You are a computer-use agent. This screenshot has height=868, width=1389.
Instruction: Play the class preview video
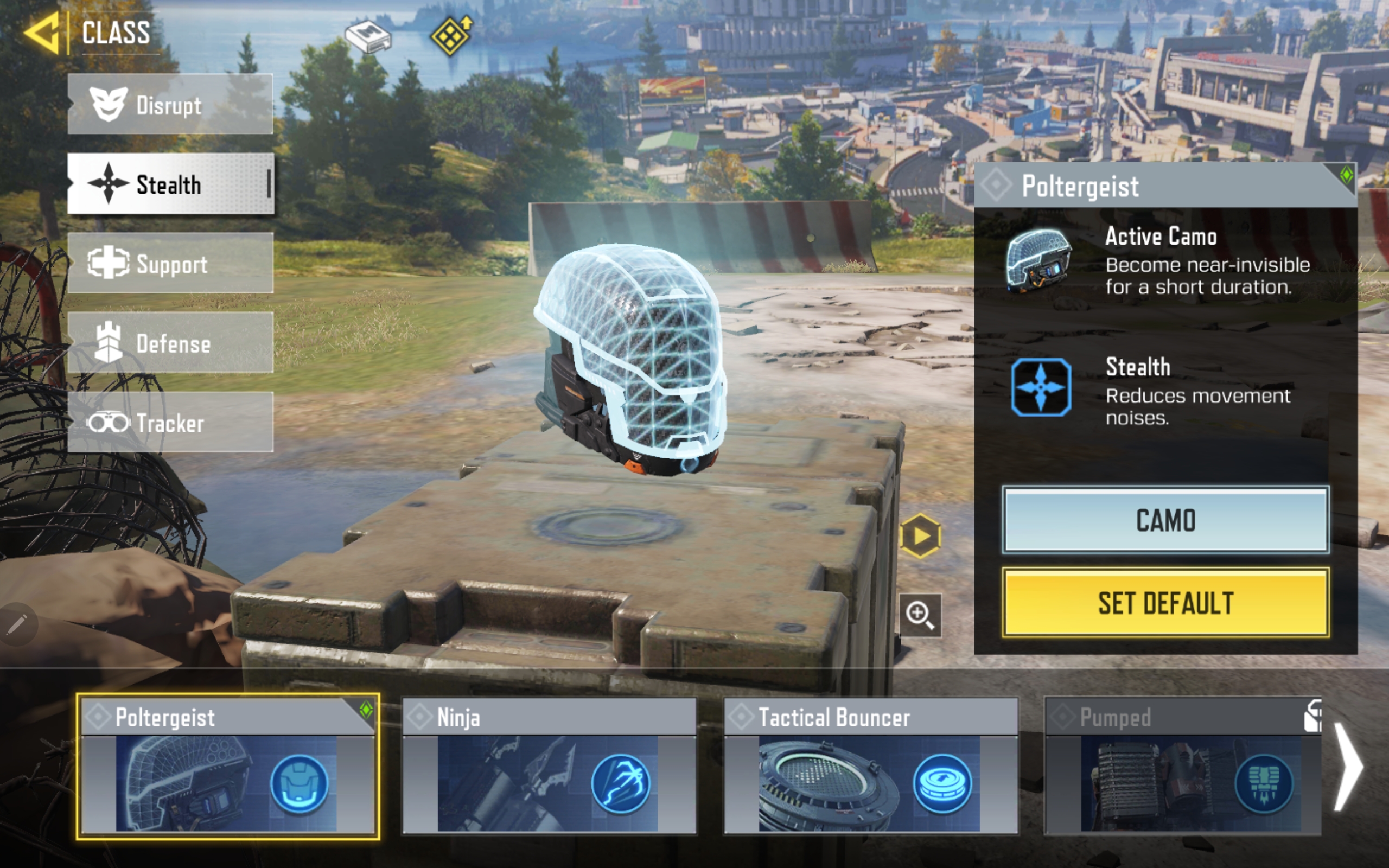pyautogui.click(x=920, y=536)
